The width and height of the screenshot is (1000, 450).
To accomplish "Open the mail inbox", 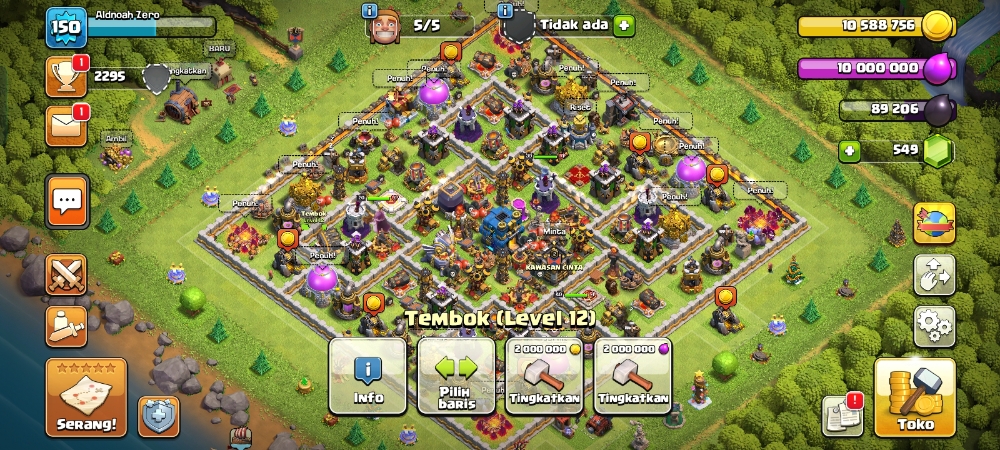I will tap(66, 126).
